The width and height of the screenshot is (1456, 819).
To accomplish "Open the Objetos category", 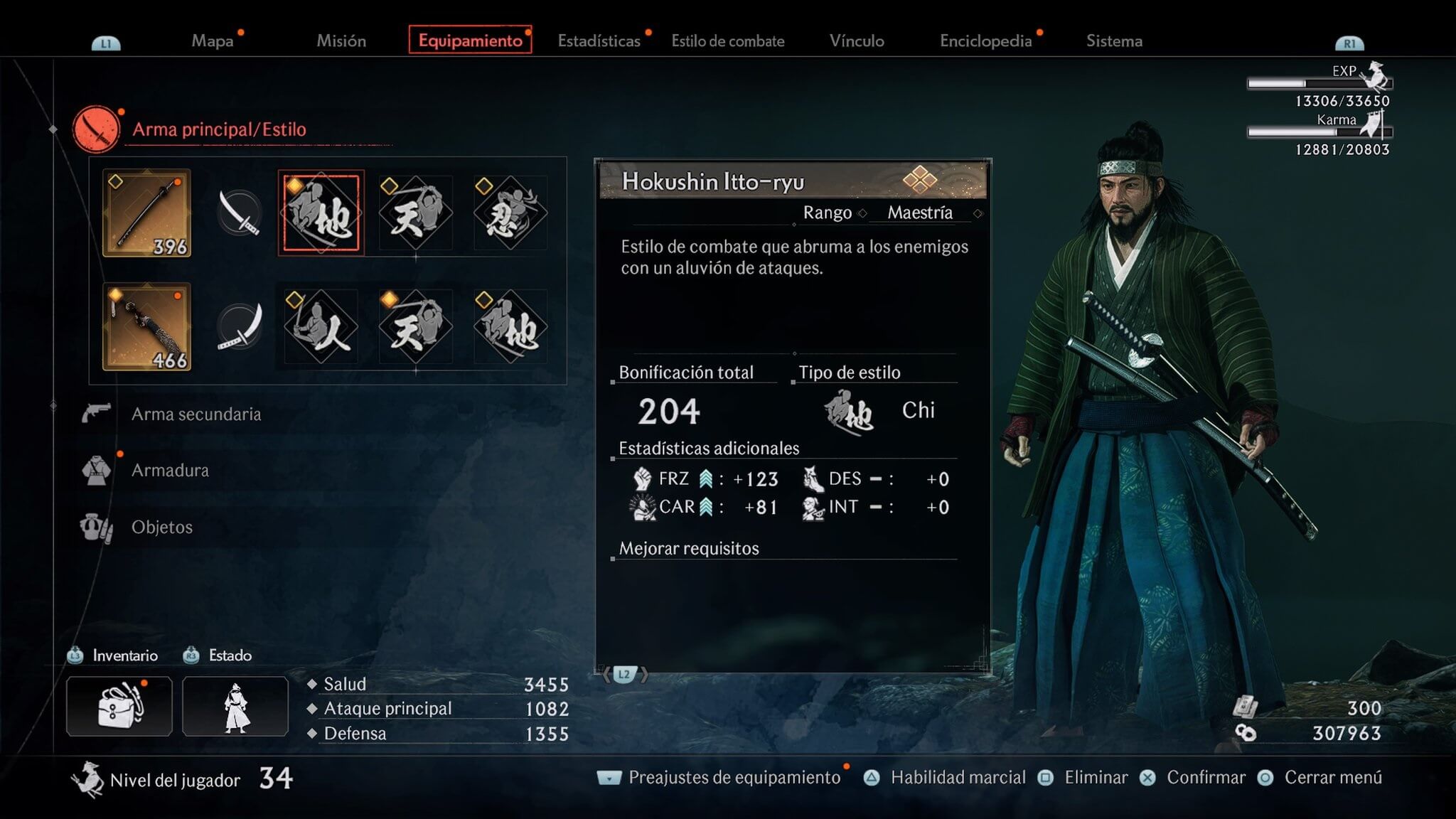I will pyautogui.click(x=162, y=527).
